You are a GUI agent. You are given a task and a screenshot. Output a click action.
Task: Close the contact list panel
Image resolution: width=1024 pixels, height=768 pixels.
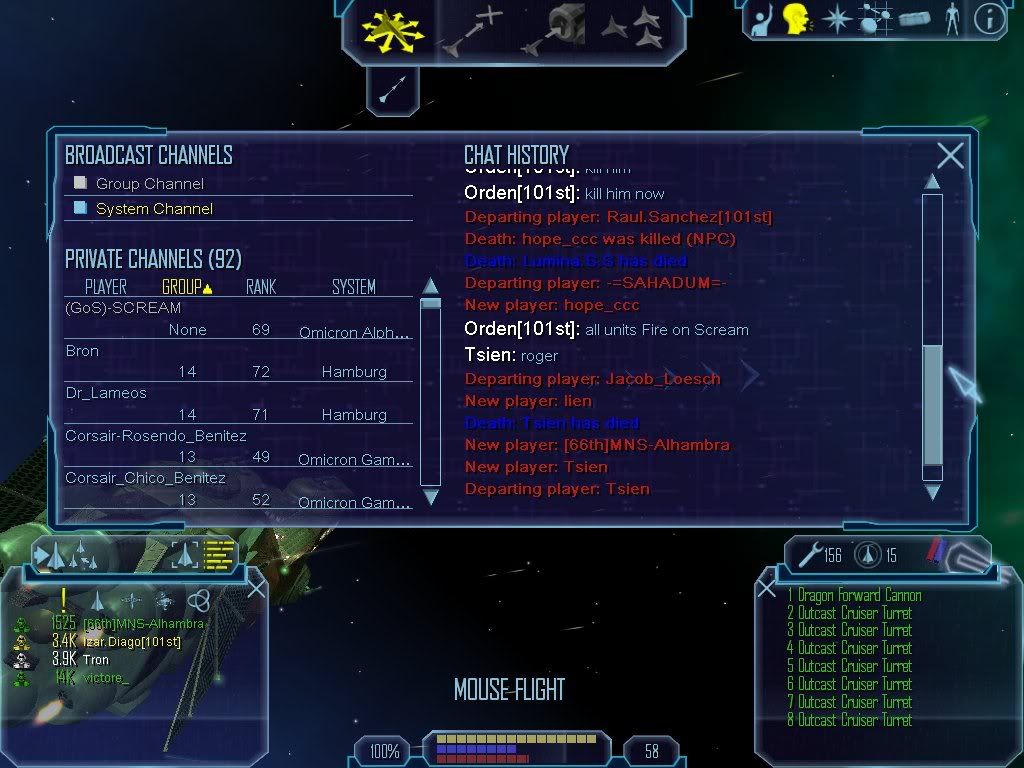point(256,588)
